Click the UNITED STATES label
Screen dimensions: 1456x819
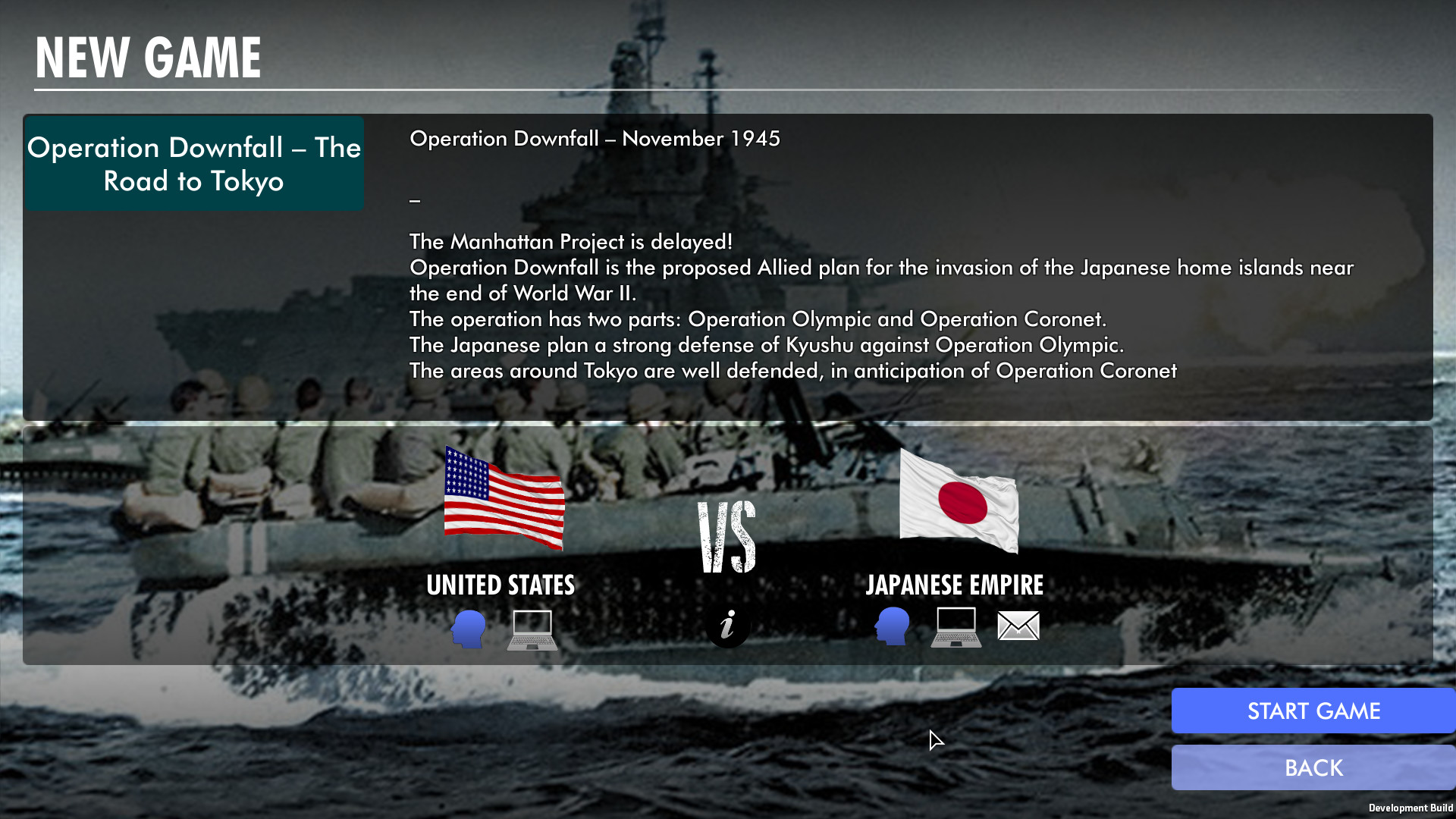pos(501,585)
